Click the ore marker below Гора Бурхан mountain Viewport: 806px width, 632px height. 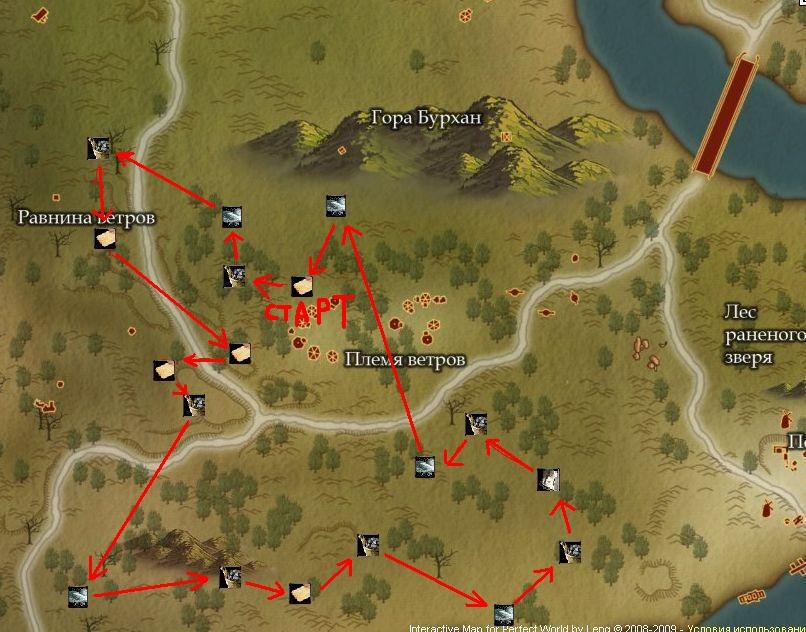336,206
